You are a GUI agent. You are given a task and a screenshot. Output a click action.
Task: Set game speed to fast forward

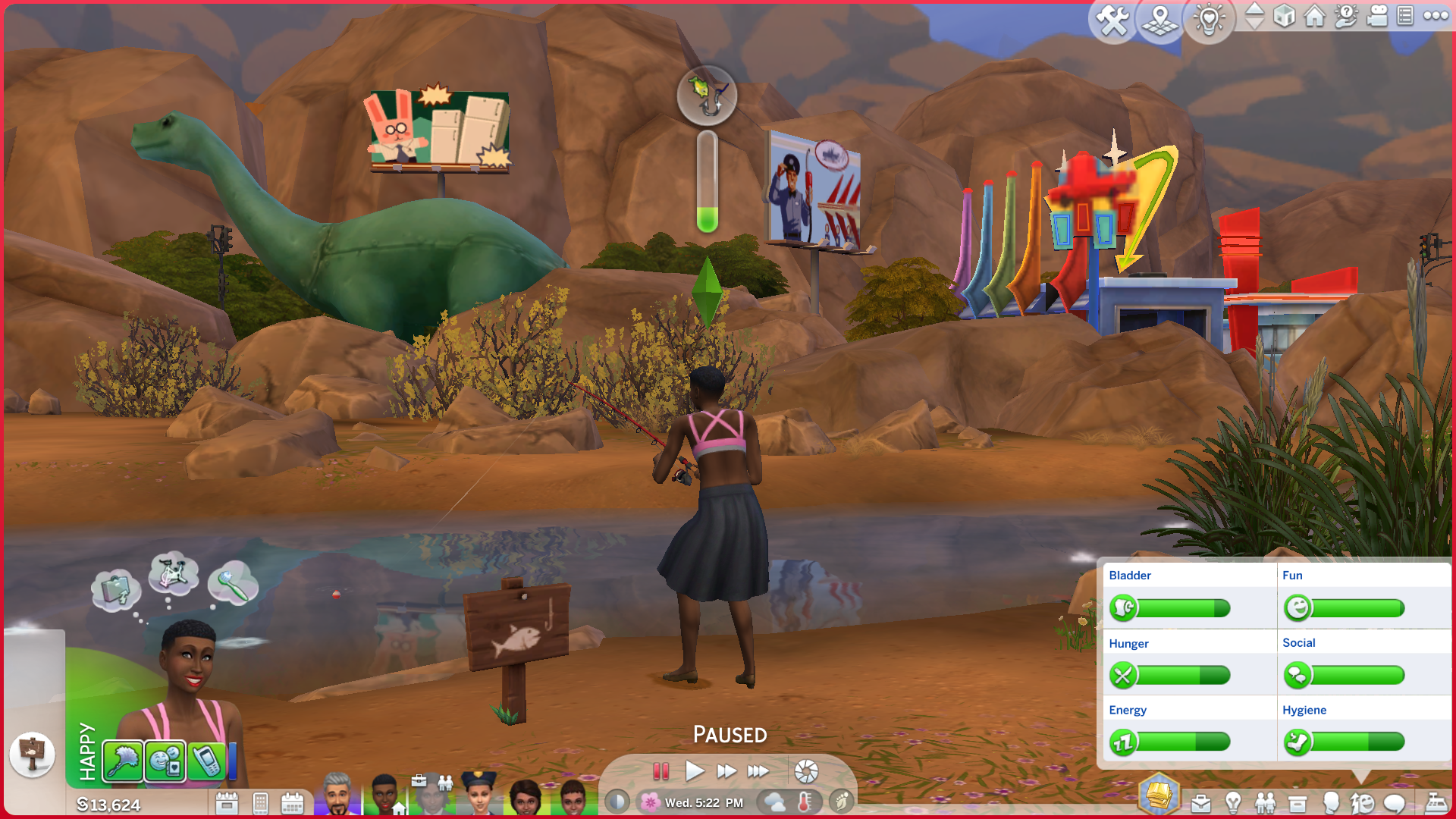click(x=726, y=772)
